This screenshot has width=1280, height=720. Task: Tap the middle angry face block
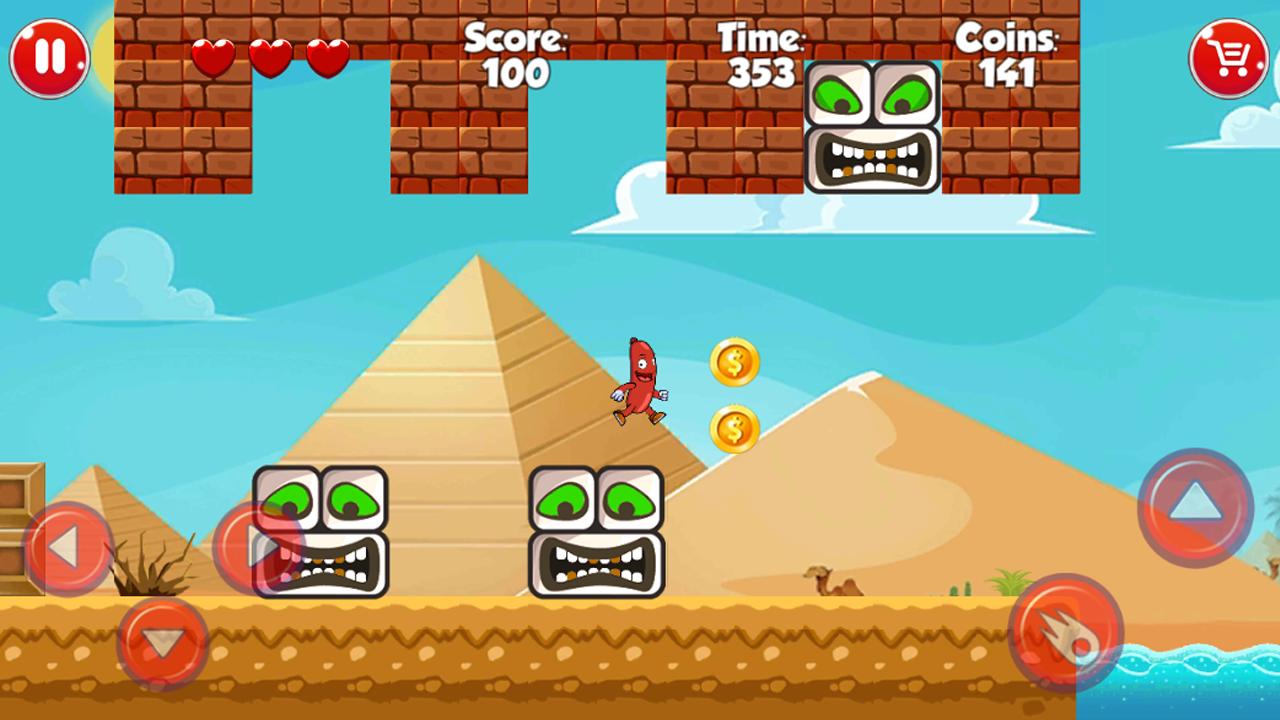[597, 533]
